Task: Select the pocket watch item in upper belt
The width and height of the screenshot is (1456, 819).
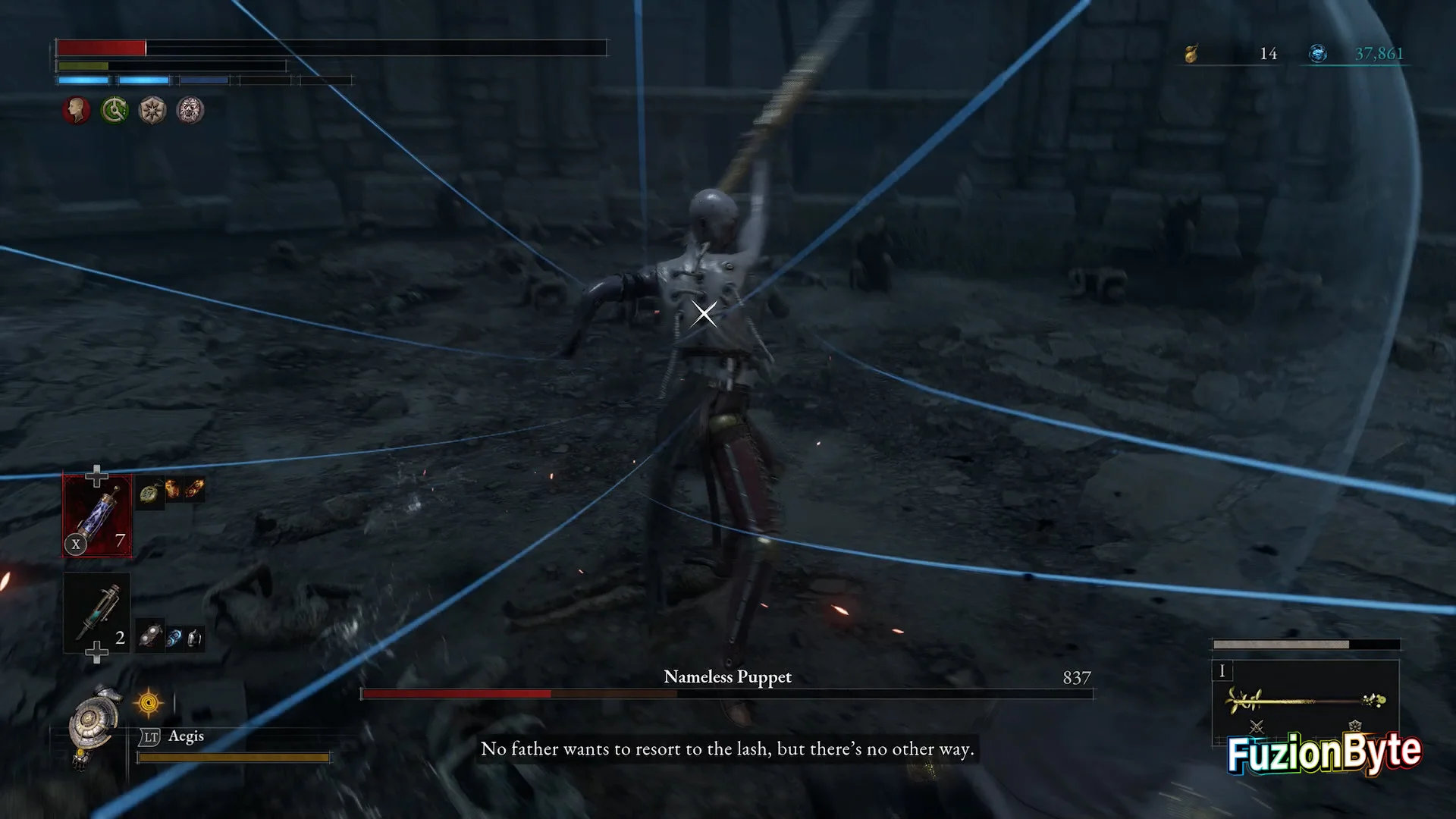Action: [x=149, y=493]
